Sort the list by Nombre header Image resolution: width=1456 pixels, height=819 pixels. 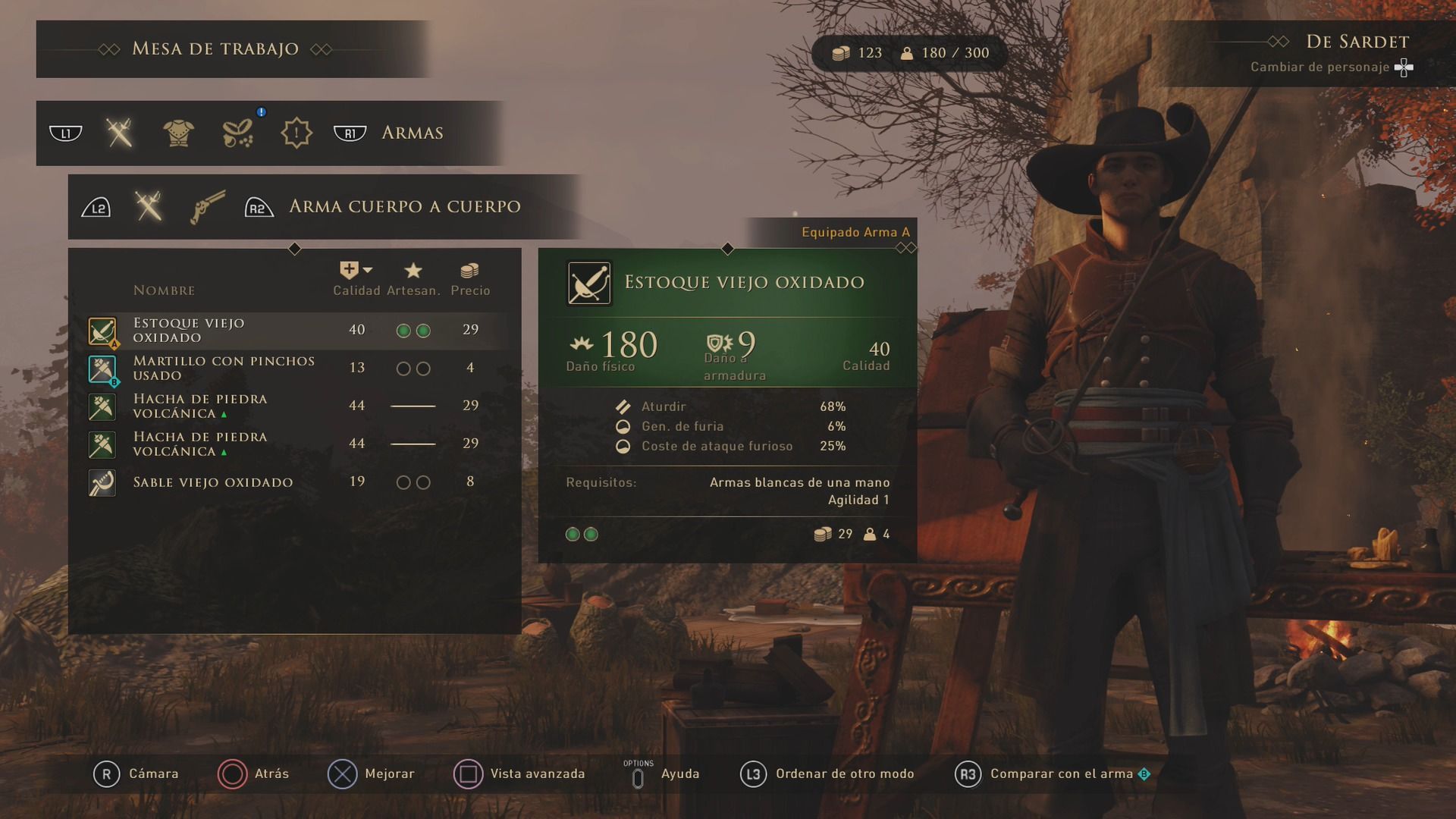164,290
